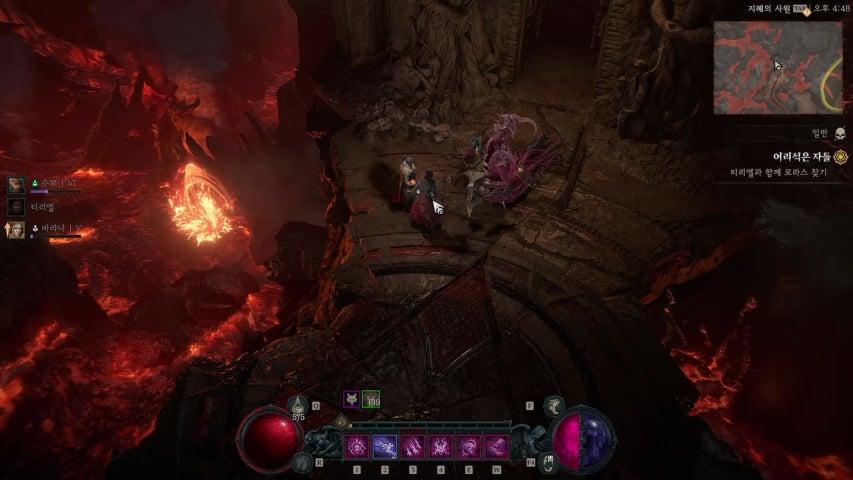Select the top party member portrait
This screenshot has width=853, height=480.
[17, 185]
